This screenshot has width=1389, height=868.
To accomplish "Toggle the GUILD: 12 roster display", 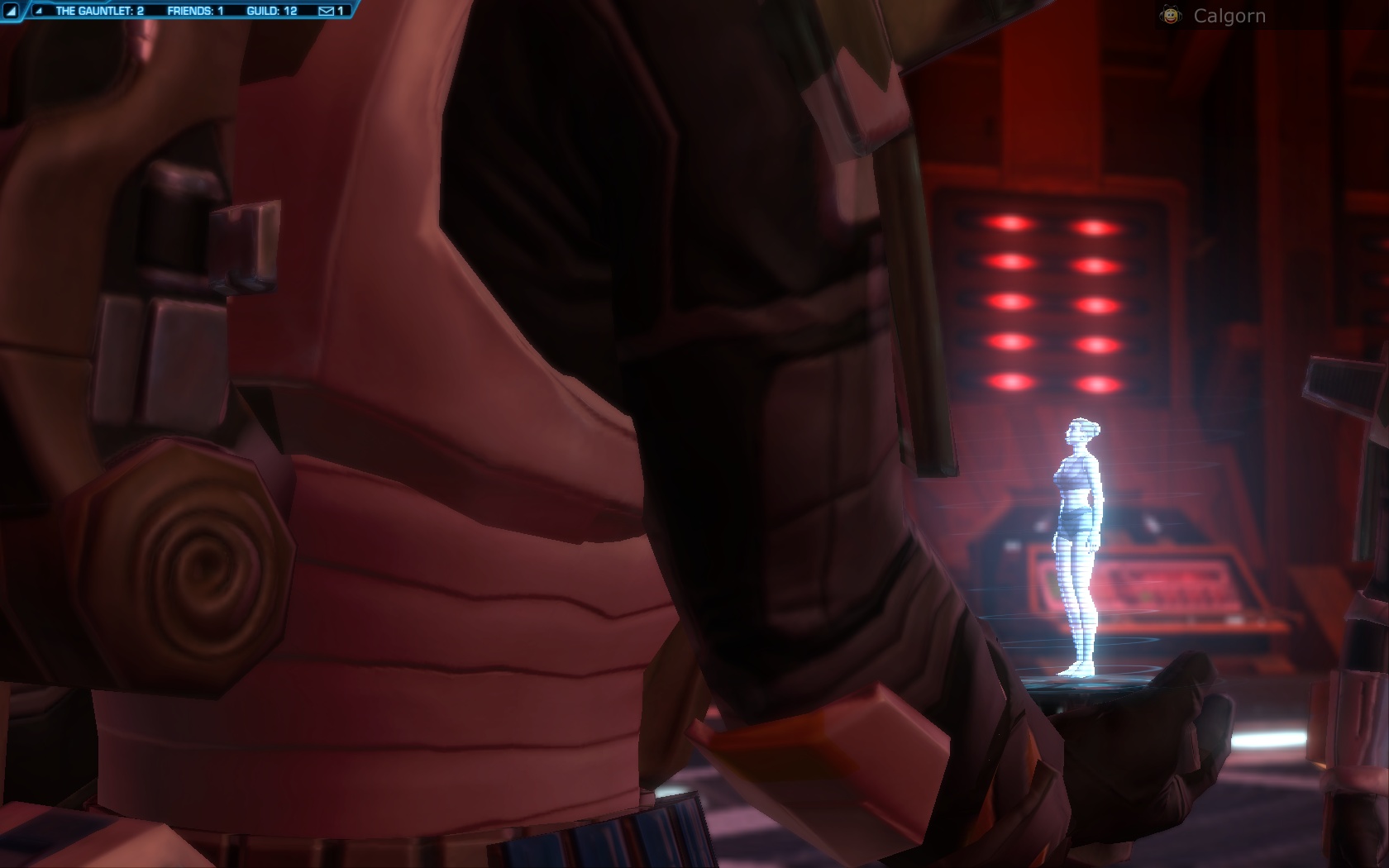I will (273, 11).
